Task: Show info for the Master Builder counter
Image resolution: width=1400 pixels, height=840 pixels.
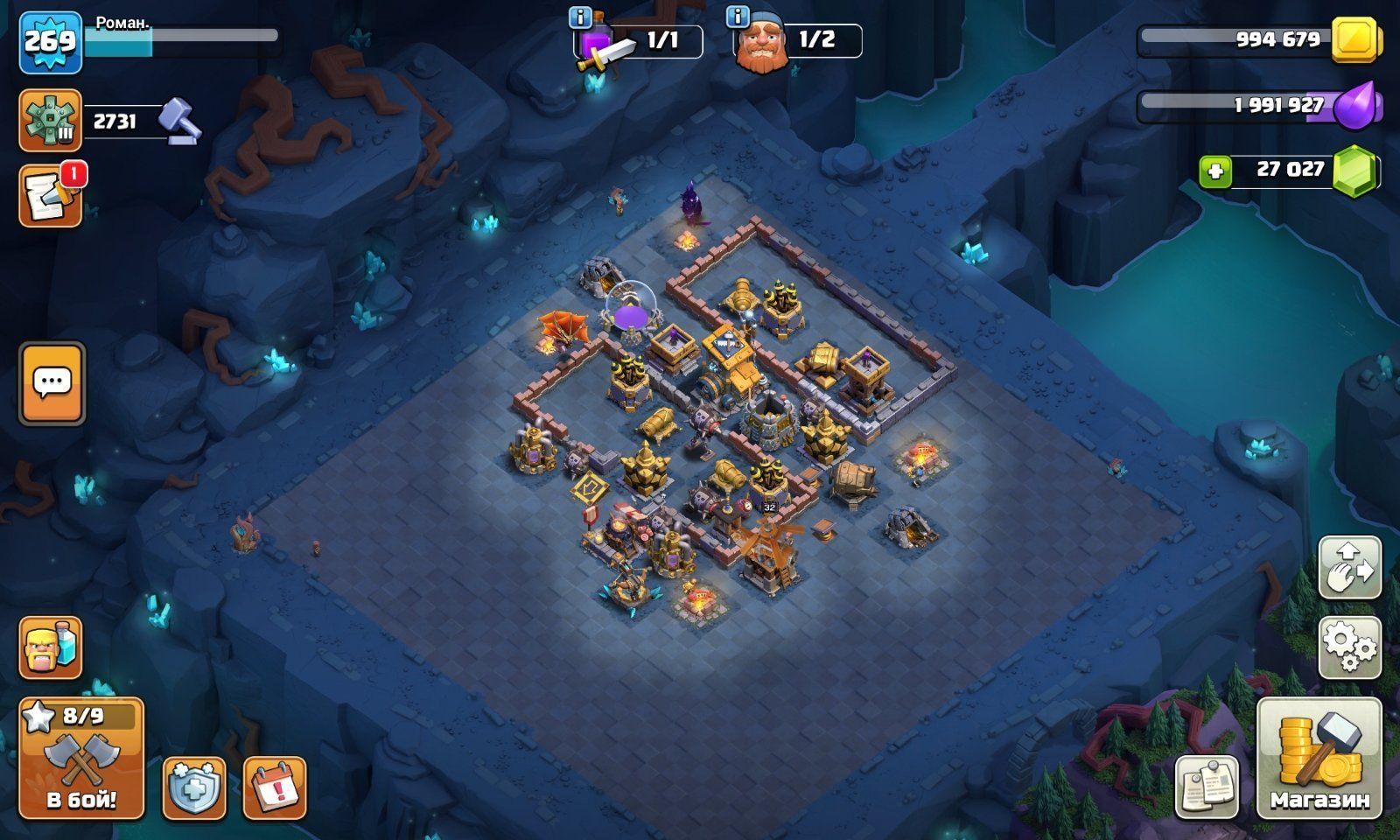Action: [738, 17]
